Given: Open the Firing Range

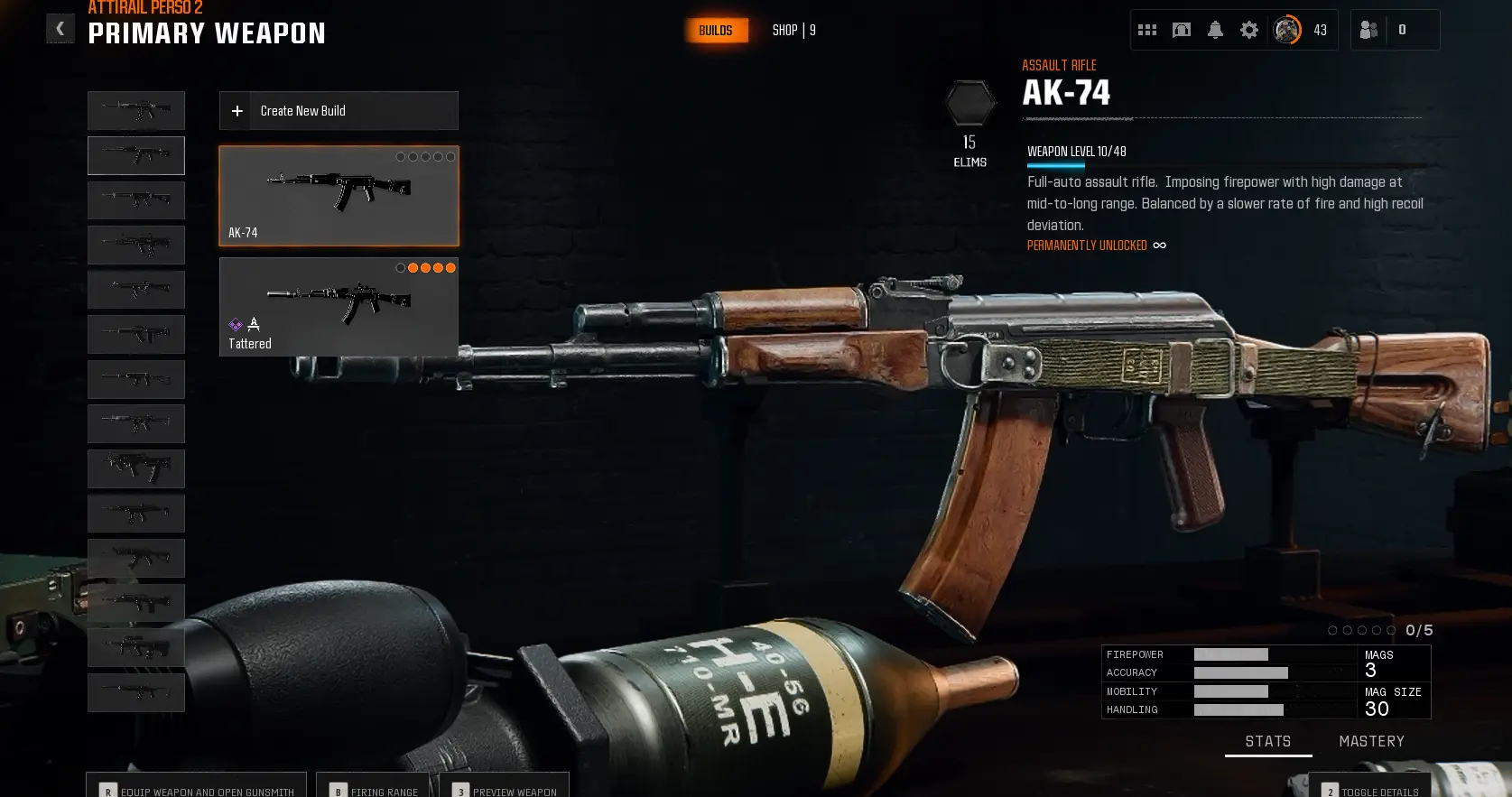Looking at the screenshot, I should click(x=374, y=791).
